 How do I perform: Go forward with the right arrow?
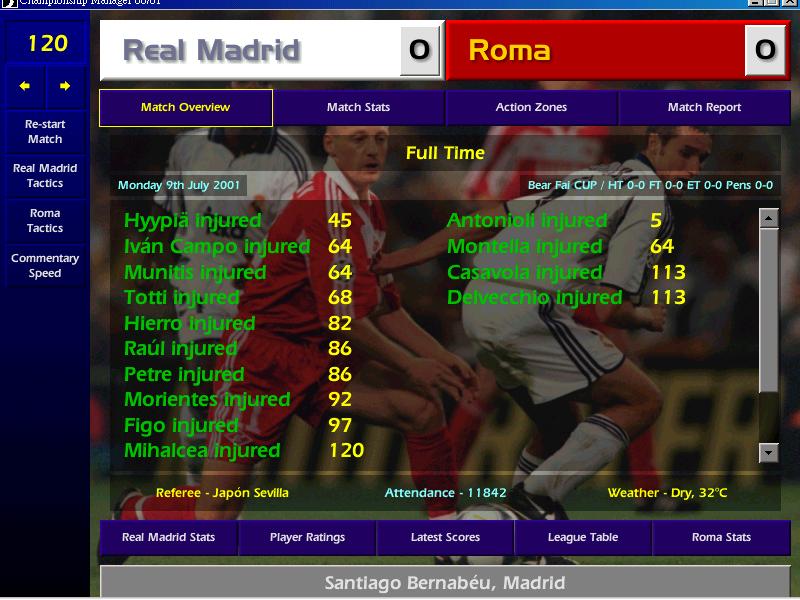[65, 87]
